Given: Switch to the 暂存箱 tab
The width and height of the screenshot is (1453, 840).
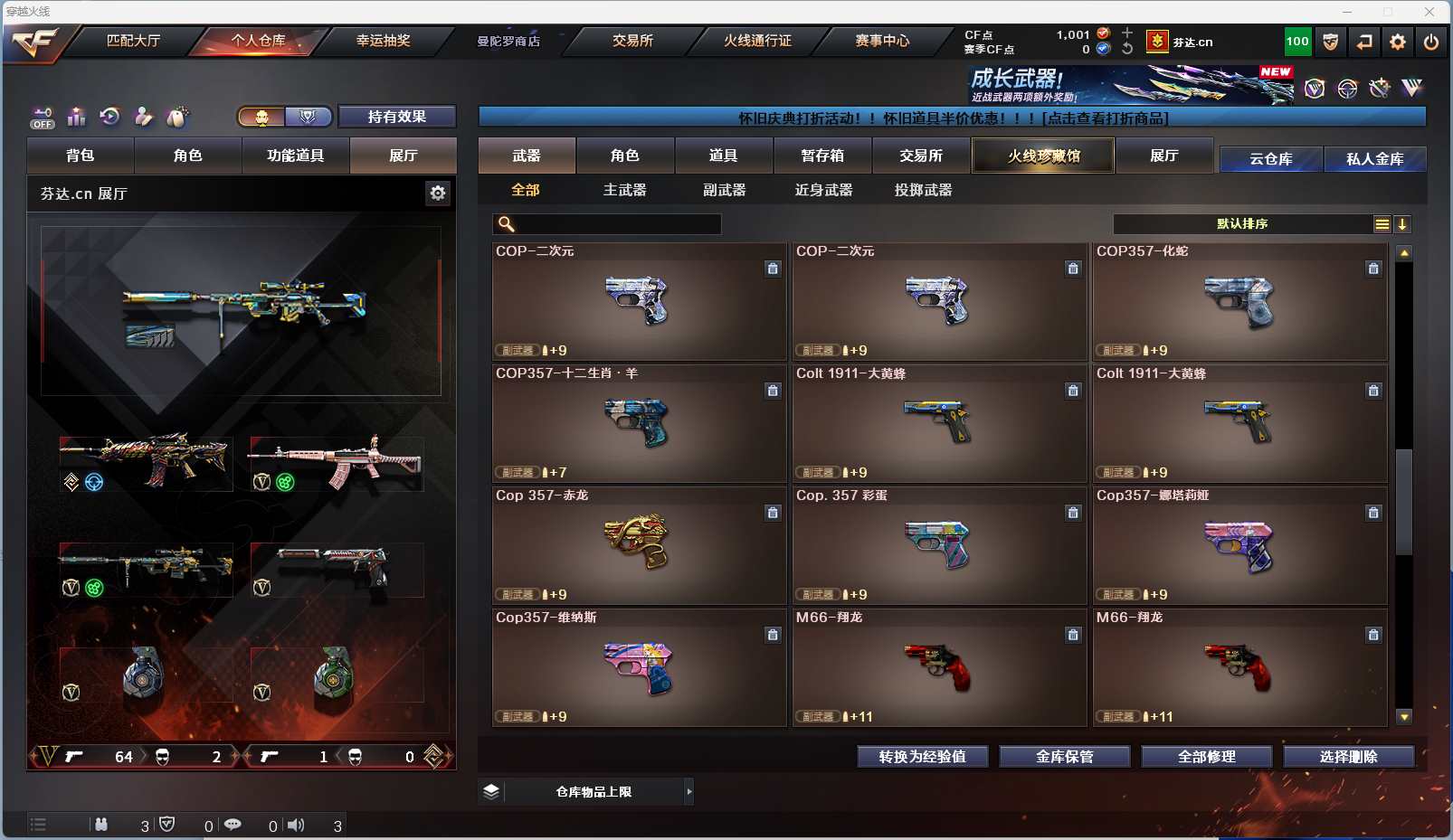Looking at the screenshot, I should coord(822,156).
